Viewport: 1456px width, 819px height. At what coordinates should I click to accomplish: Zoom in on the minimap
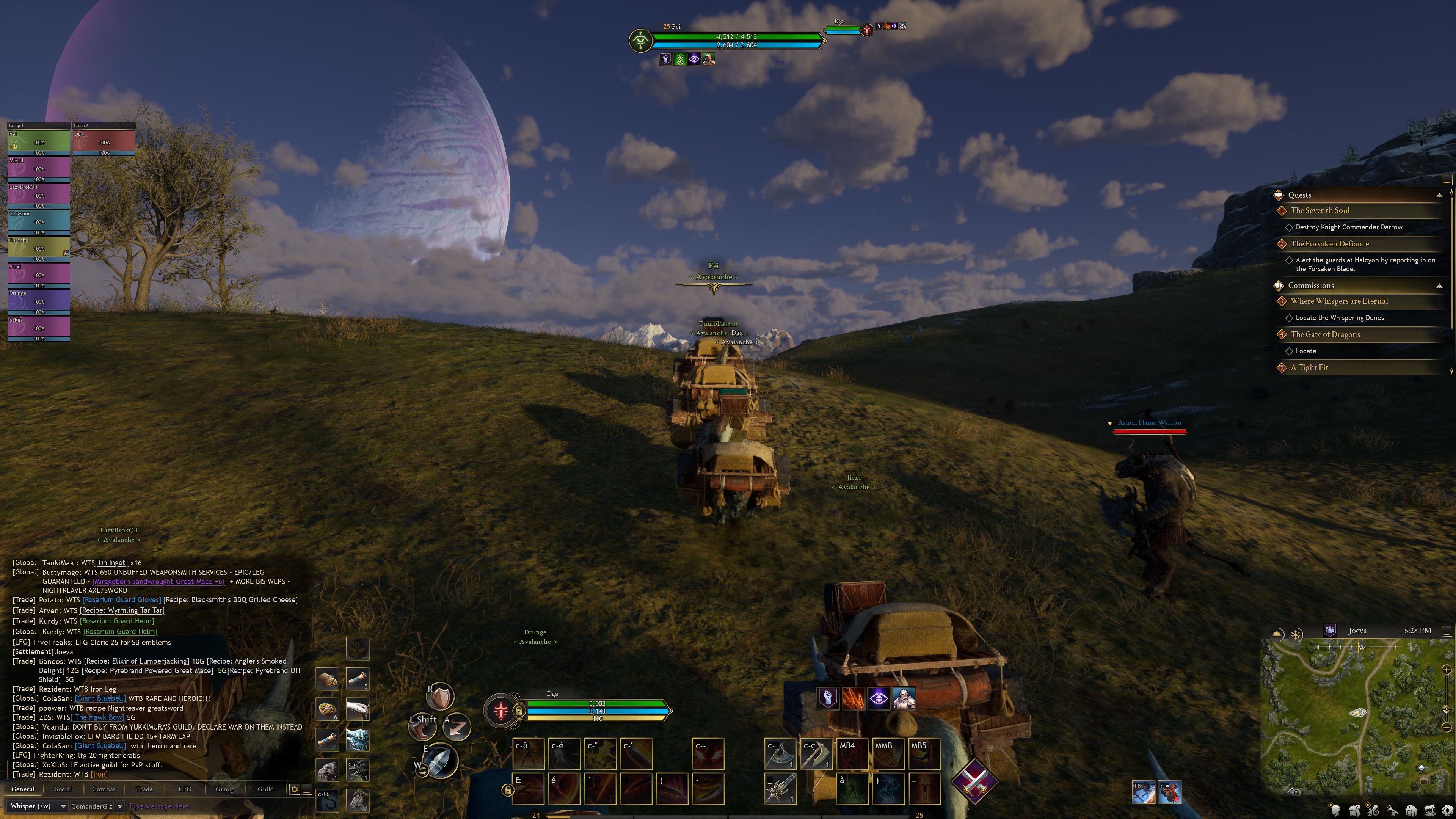click(x=1447, y=670)
